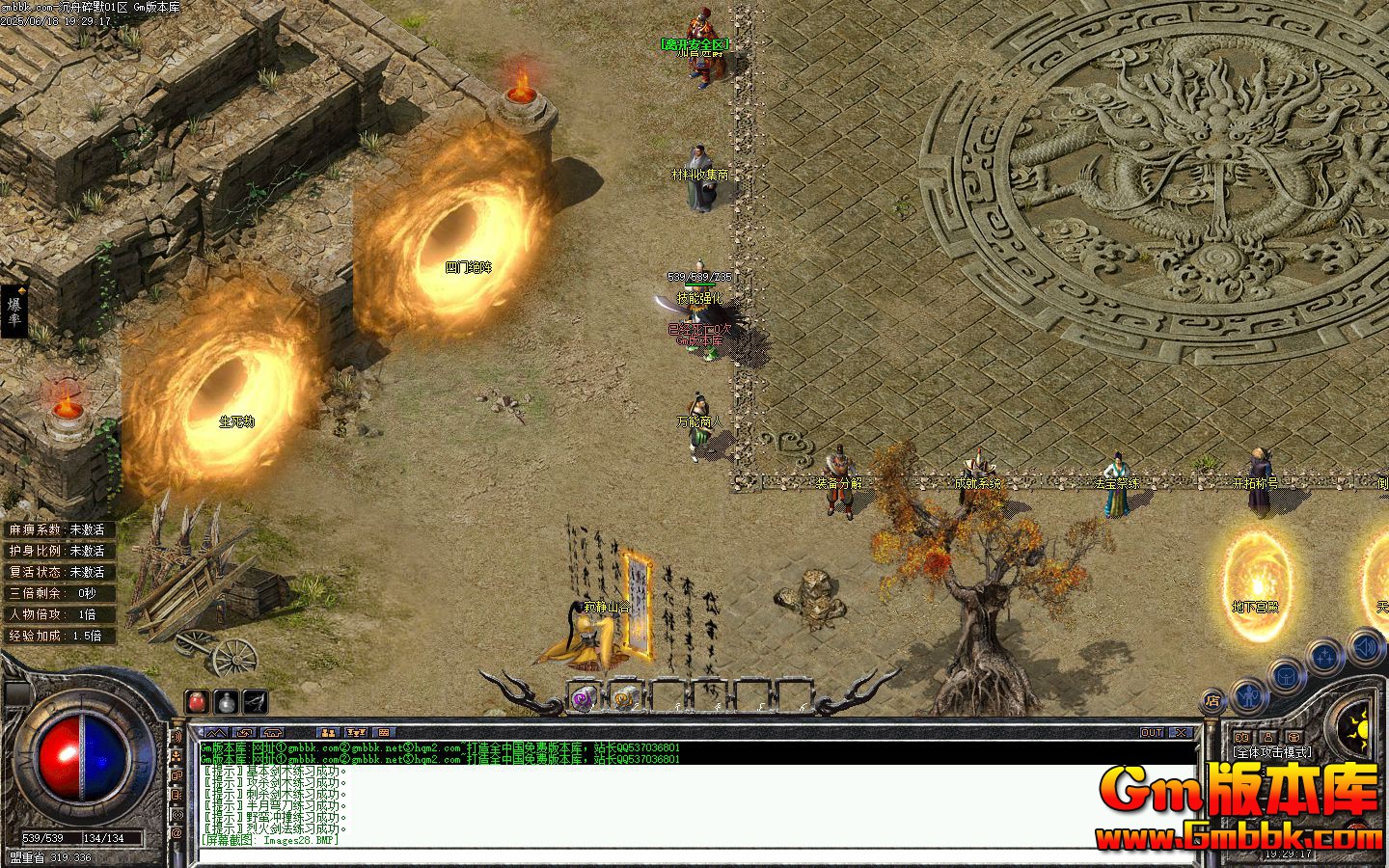Use the orange scroll in the belt bar
This screenshot has width=1389, height=868.
pyautogui.click(x=624, y=699)
